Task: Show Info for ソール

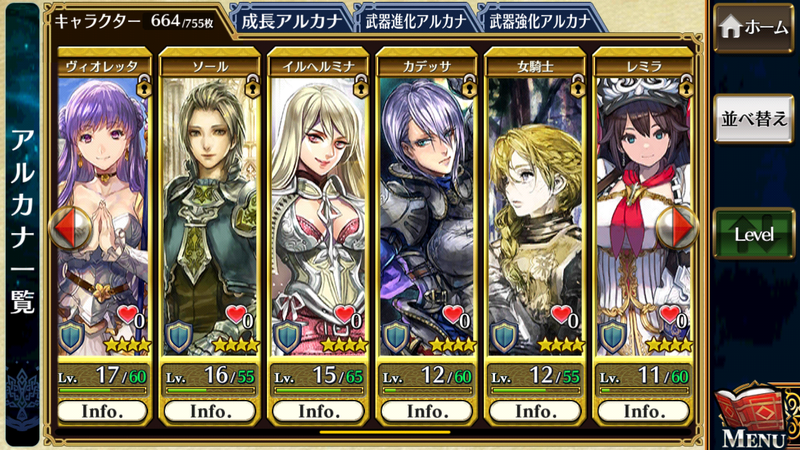Action: (x=211, y=411)
